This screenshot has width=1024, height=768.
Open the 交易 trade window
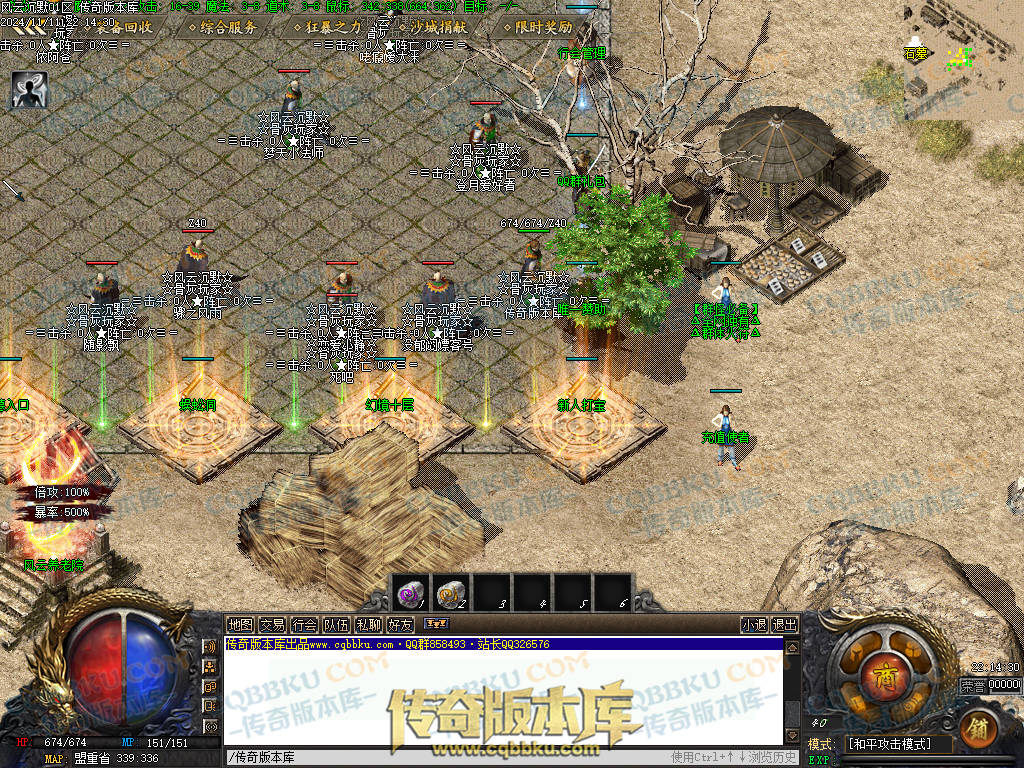[272, 625]
